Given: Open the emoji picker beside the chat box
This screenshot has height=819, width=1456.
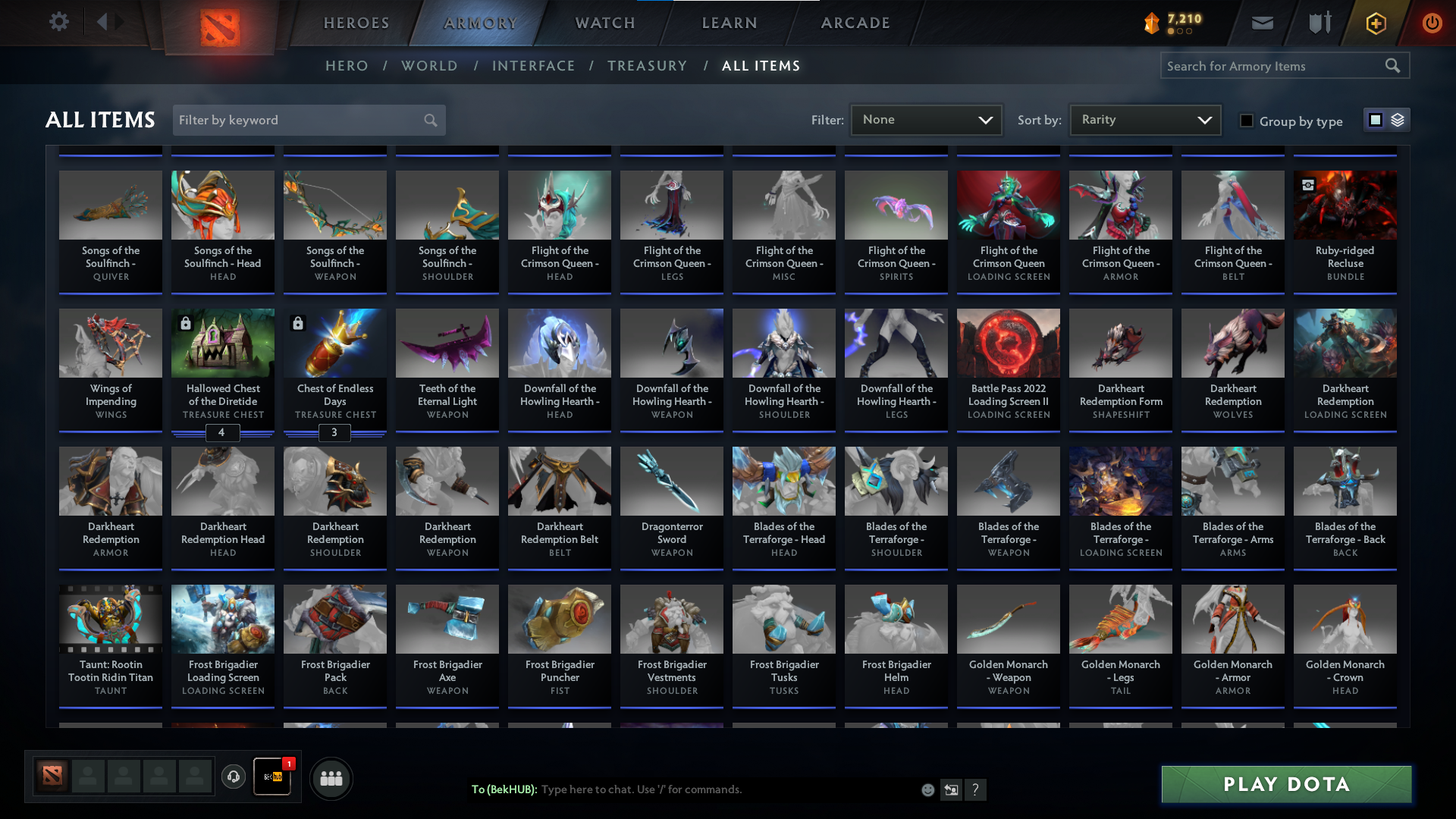Looking at the screenshot, I should point(927,789).
